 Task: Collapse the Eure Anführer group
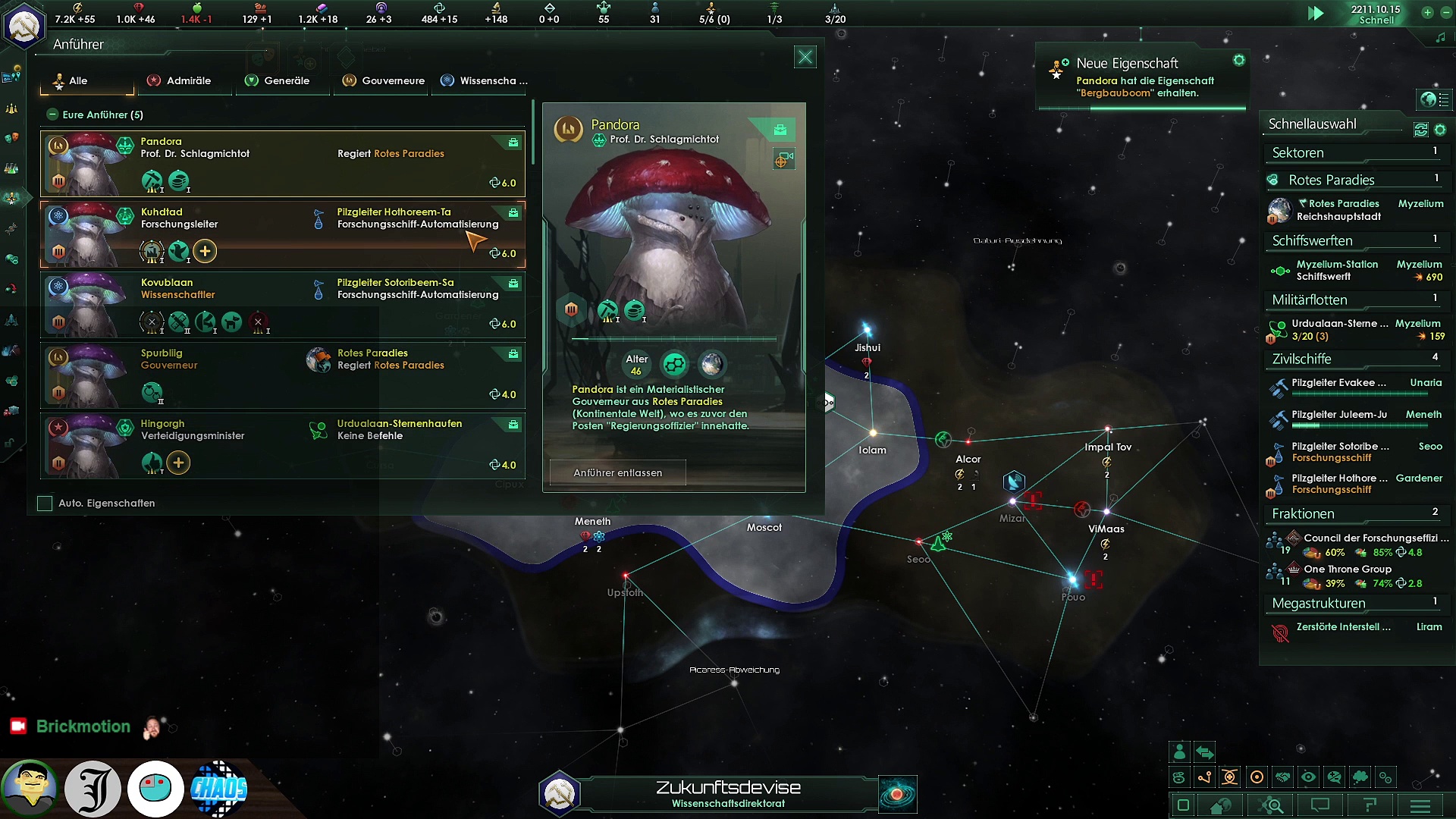pos(52,115)
